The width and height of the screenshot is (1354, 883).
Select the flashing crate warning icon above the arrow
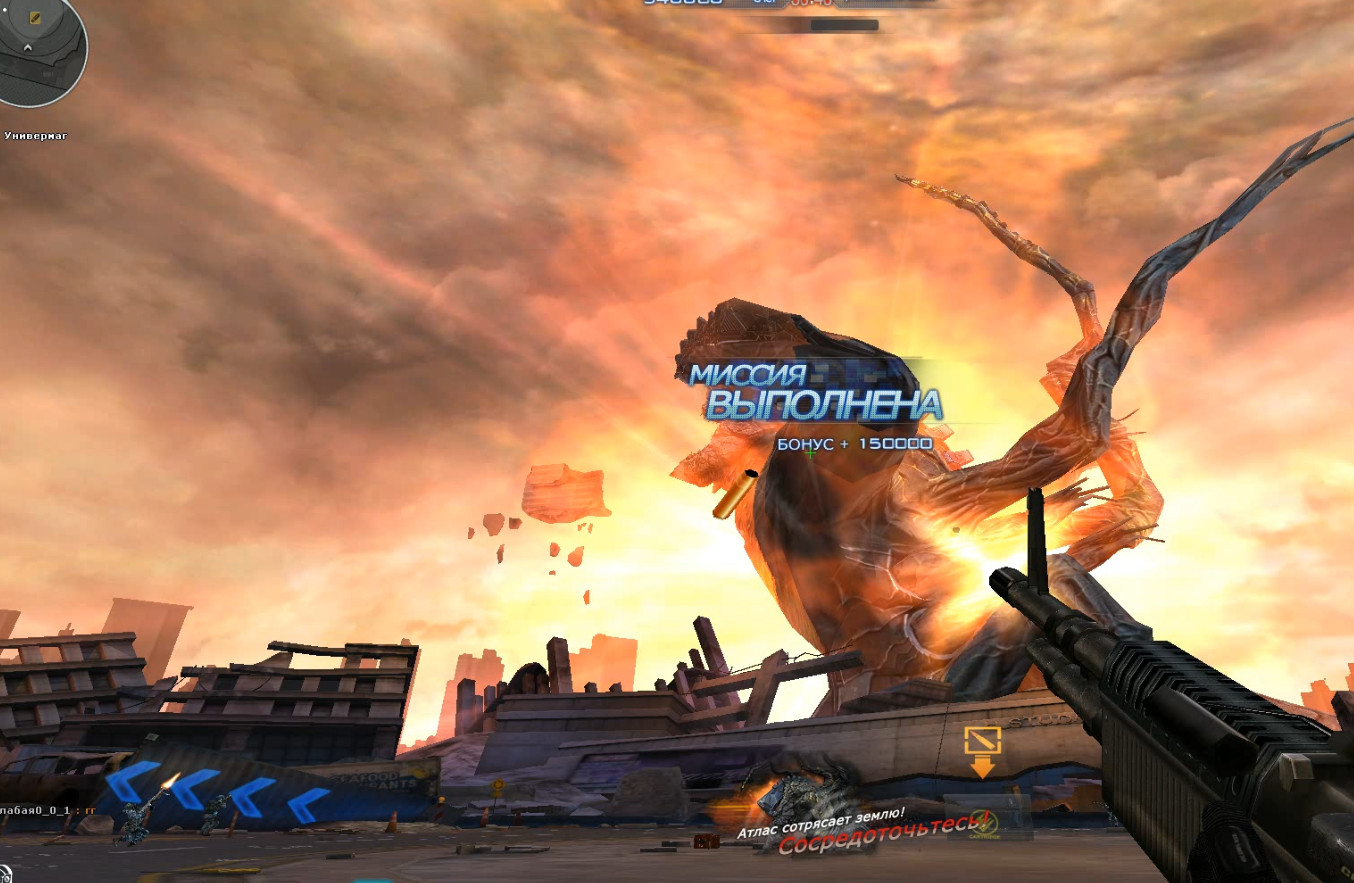tap(983, 740)
